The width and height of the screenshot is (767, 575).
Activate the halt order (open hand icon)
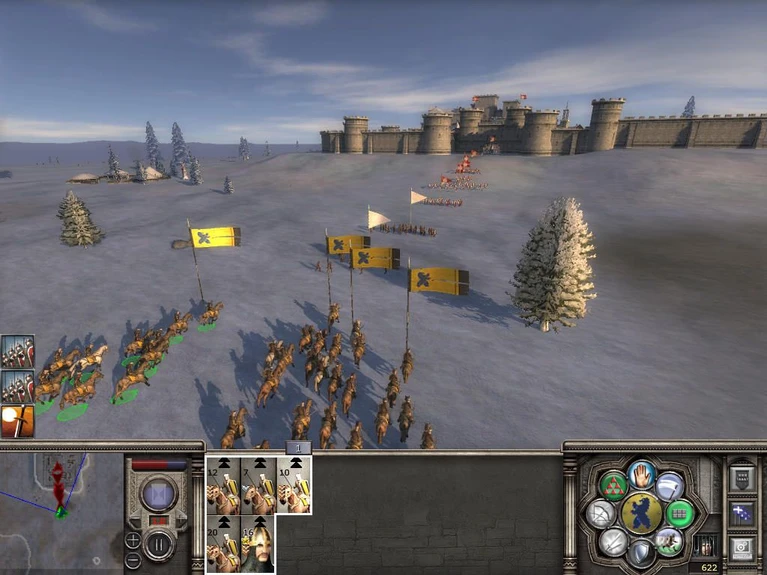tap(642, 474)
